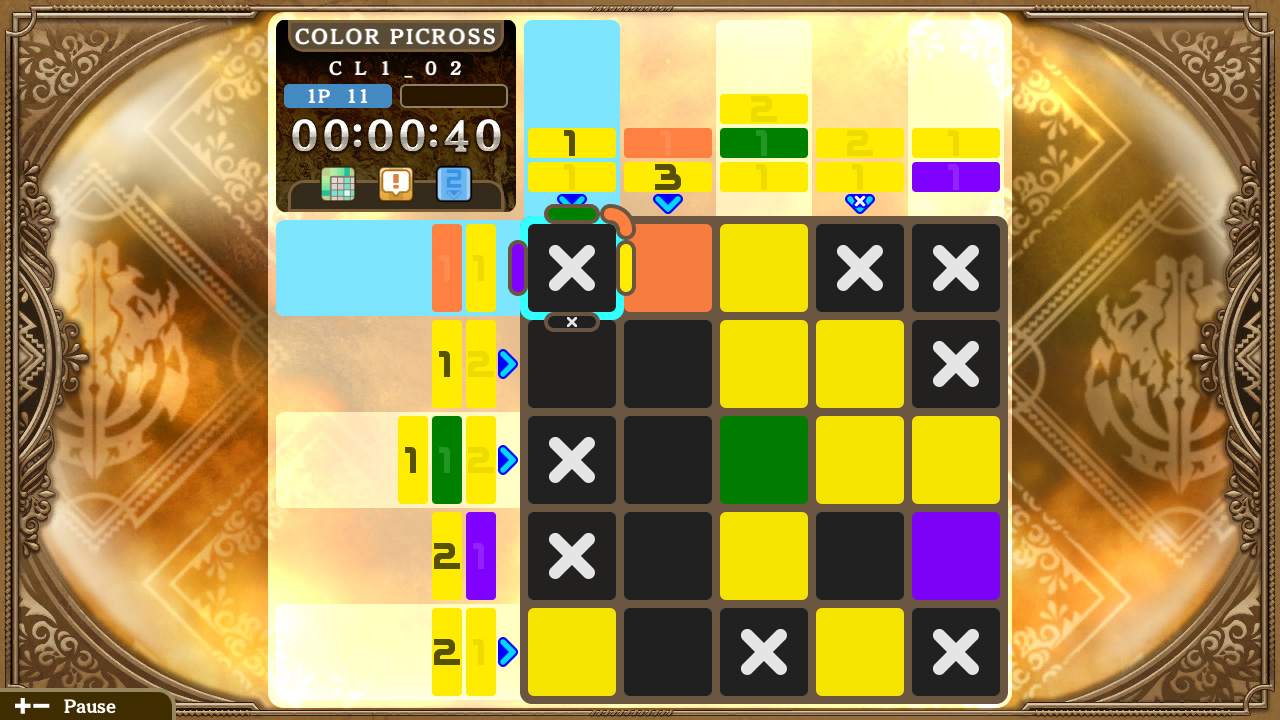Click the filled yellow cell in the bottom row
The height and width of the screenshot is (720, 1280).
coord(571,652)
